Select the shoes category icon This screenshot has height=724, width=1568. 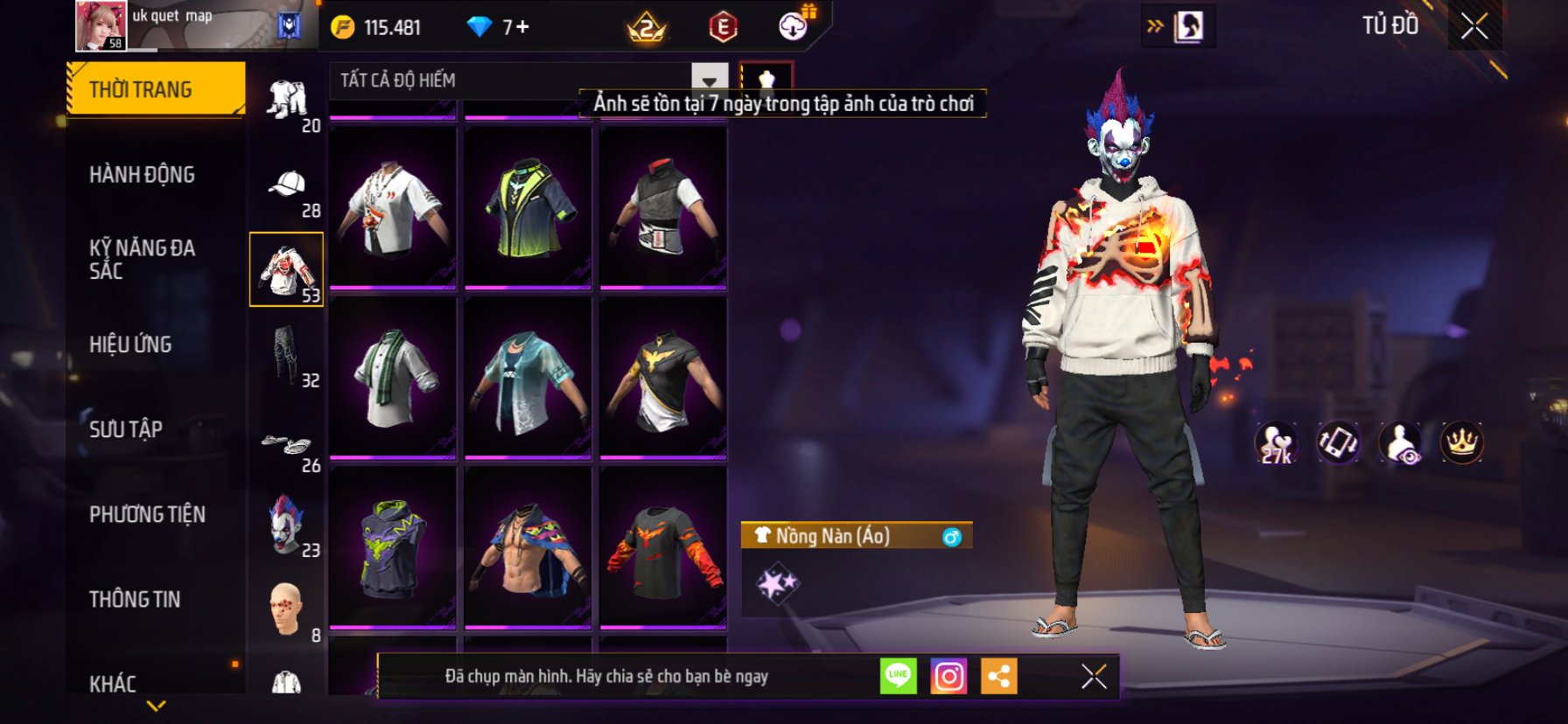[x=285, y=444]
